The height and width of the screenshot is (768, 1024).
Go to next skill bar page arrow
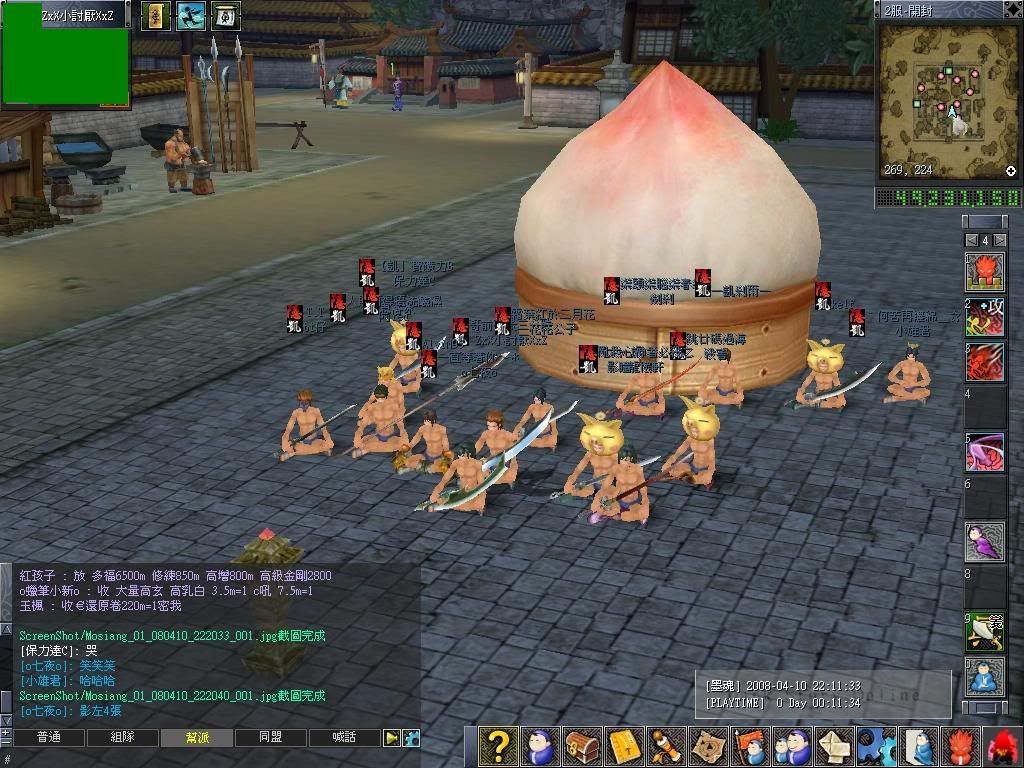pos(999,241)
